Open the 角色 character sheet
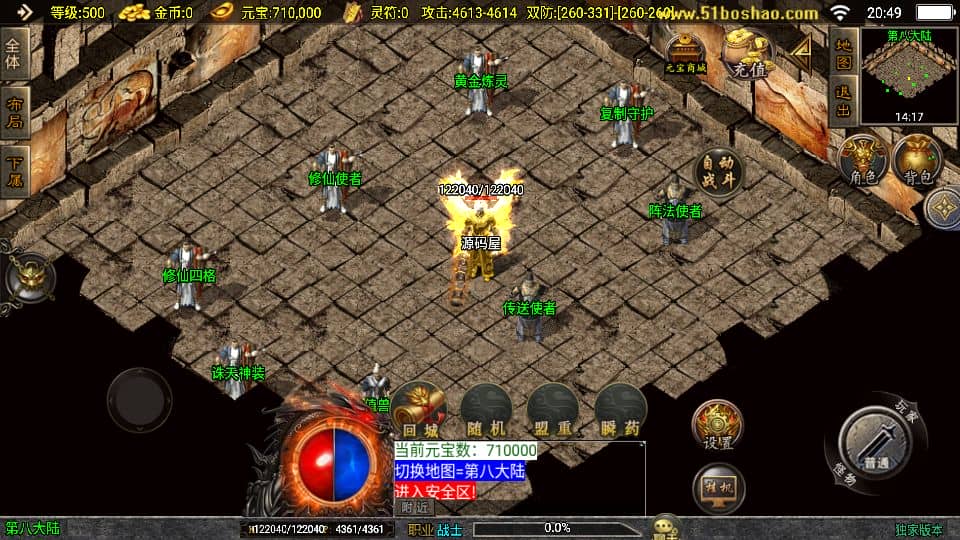 tap(863, 161)
